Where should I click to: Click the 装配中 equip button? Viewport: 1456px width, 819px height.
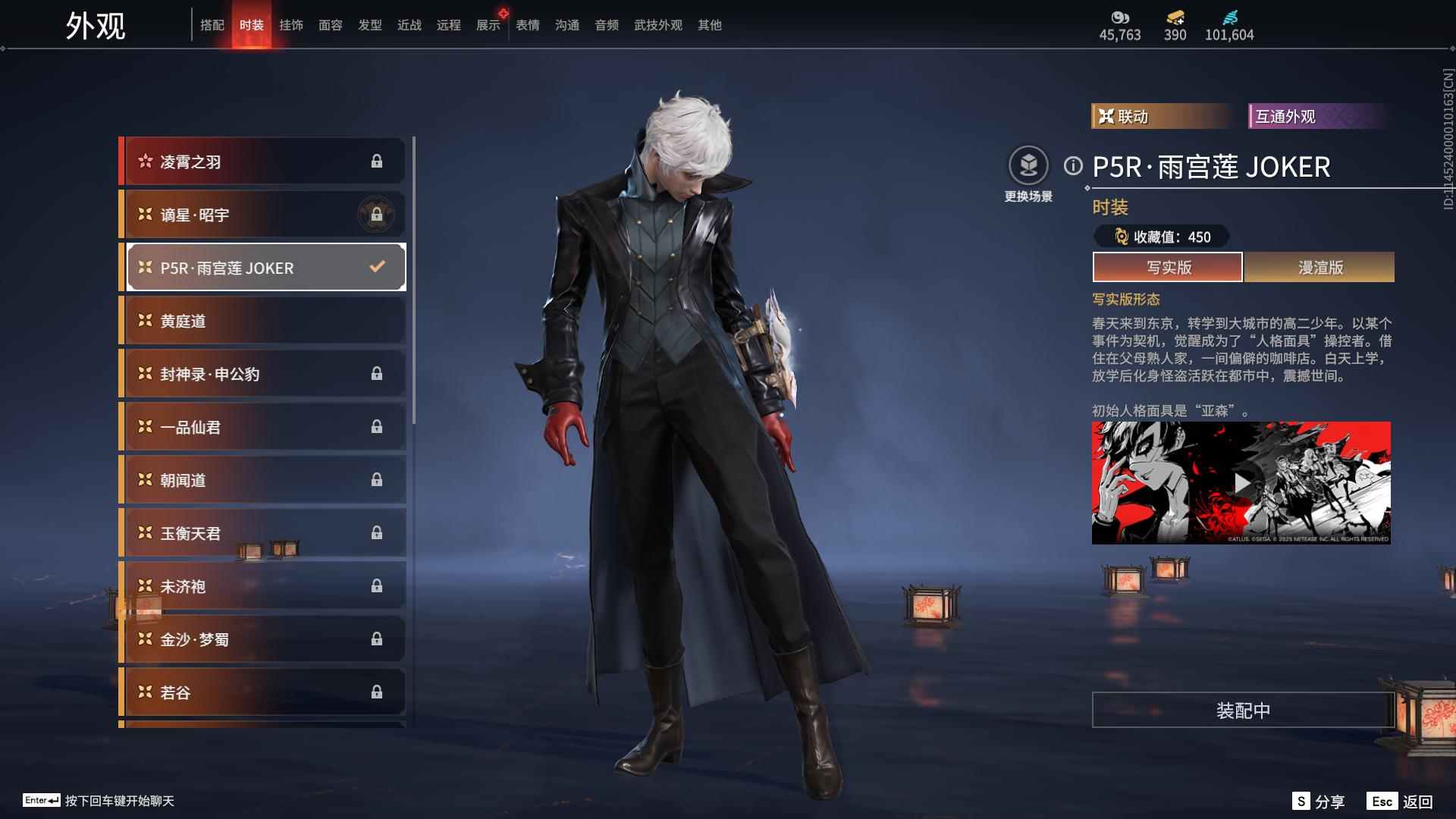pyautogui.click(x=1243, y=710)
